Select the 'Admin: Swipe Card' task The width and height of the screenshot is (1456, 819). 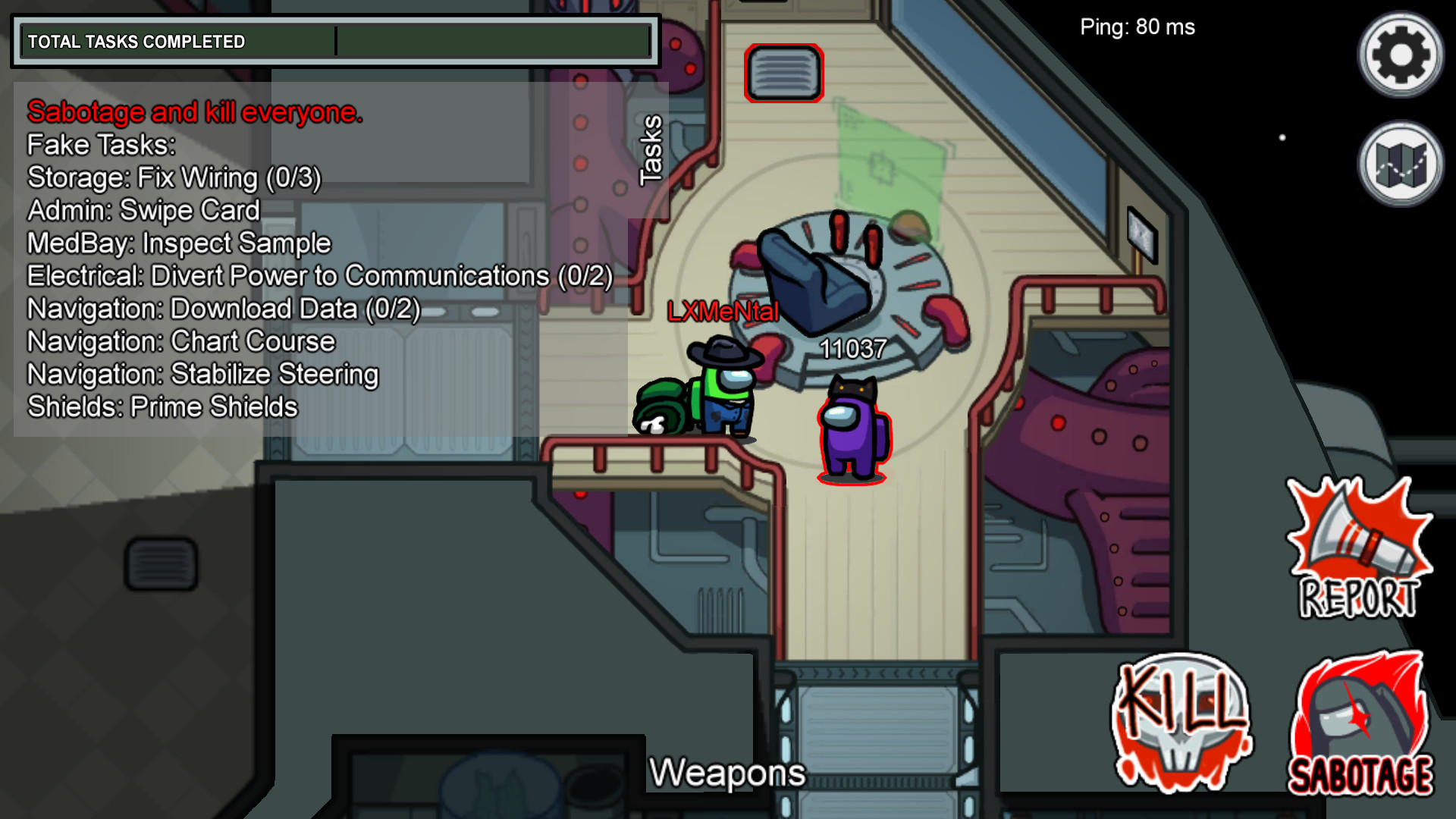click(x=143, y=210)
